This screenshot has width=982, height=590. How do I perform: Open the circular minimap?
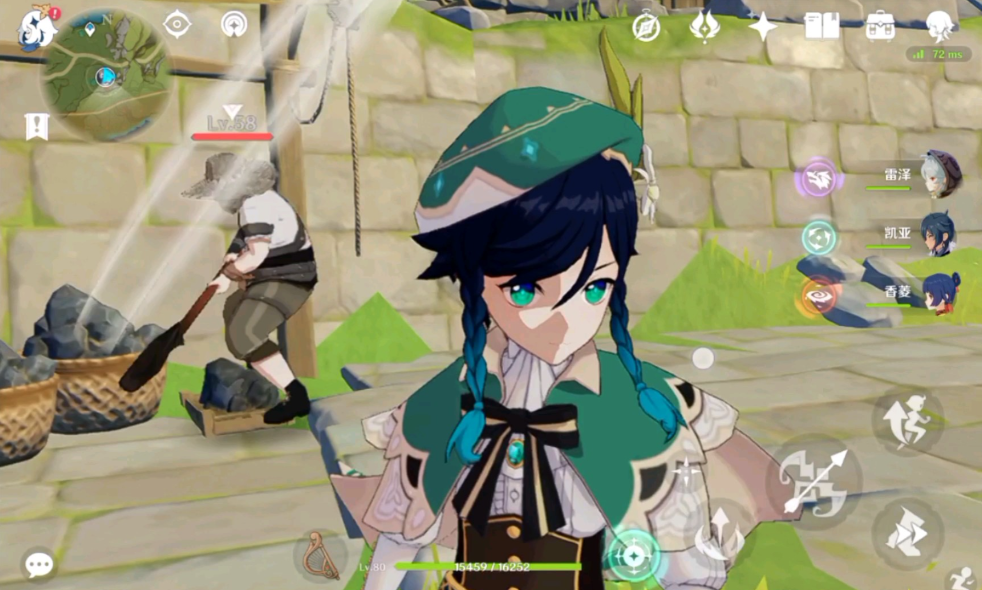coord(105,75)
